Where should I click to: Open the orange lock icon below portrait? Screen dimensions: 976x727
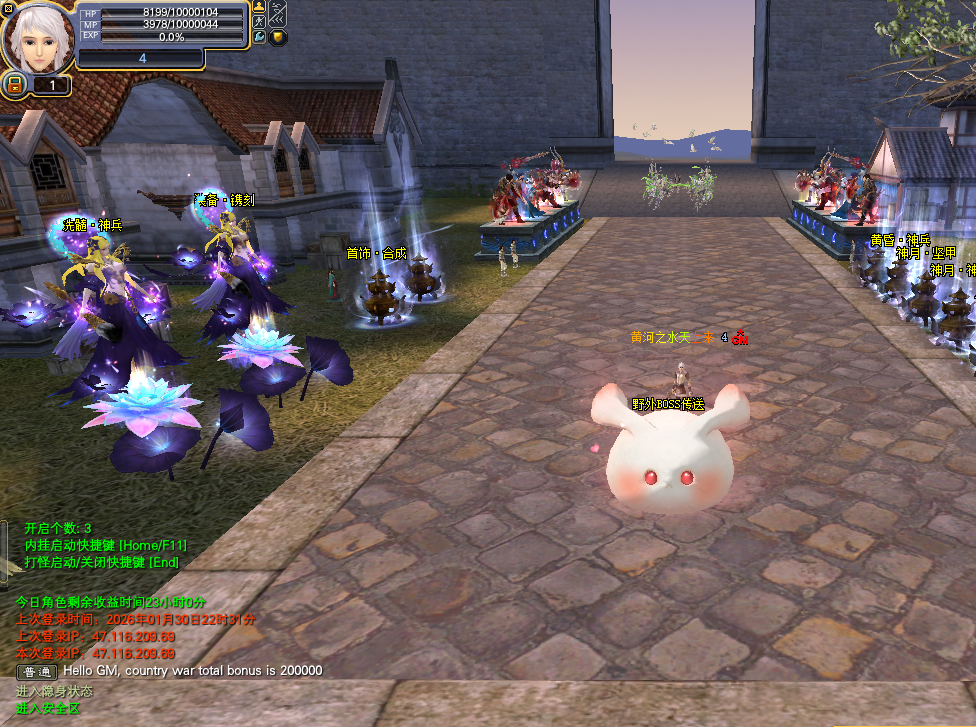pyautogui.click(x=15, y=86)
